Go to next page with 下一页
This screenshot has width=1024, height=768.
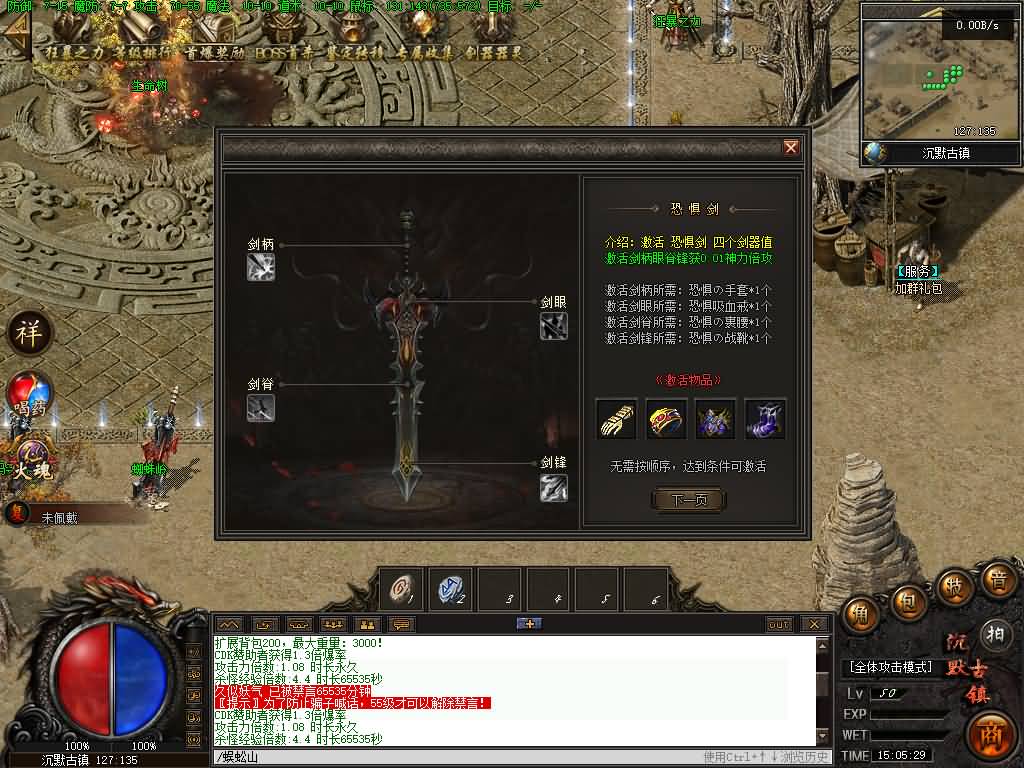688,500
